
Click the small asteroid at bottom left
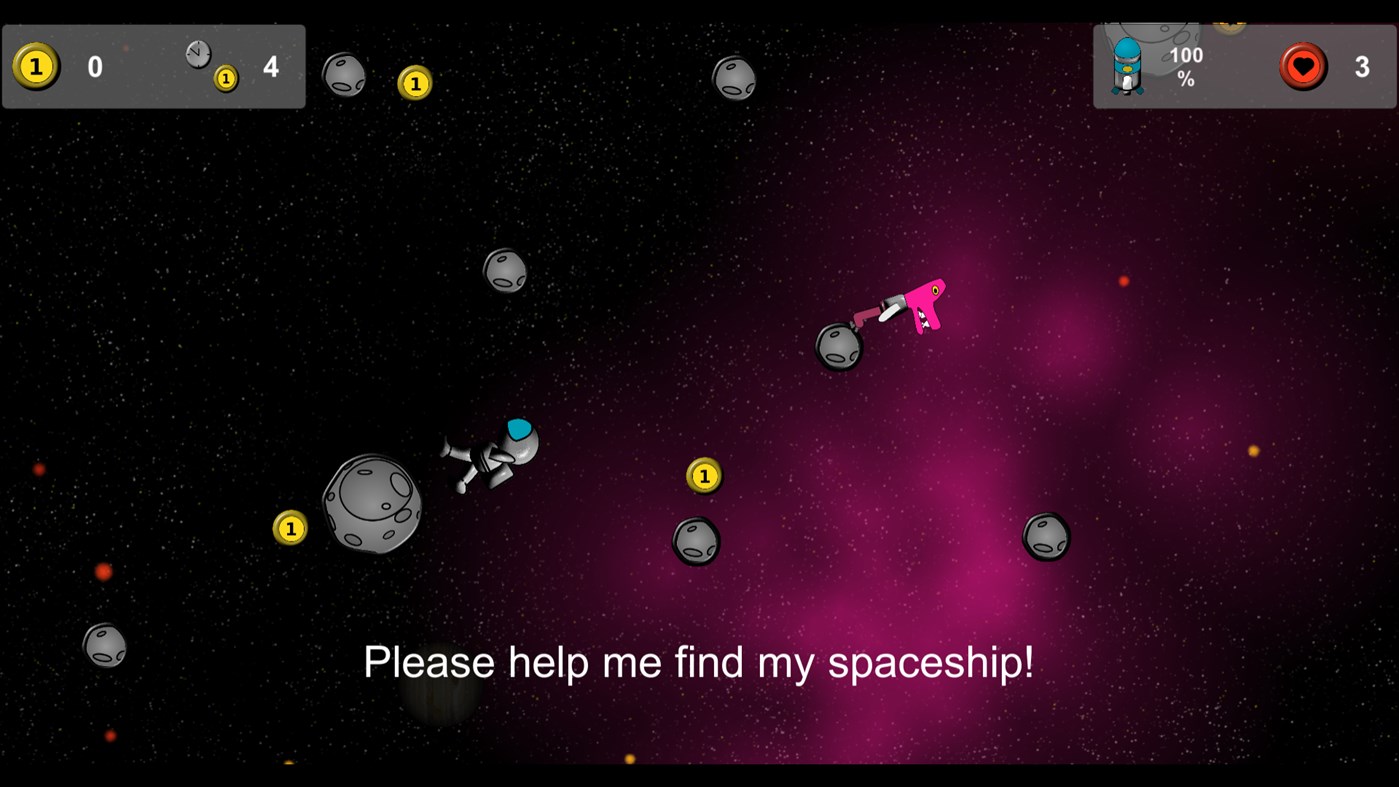pyautogui.click(x=103, y=646)
